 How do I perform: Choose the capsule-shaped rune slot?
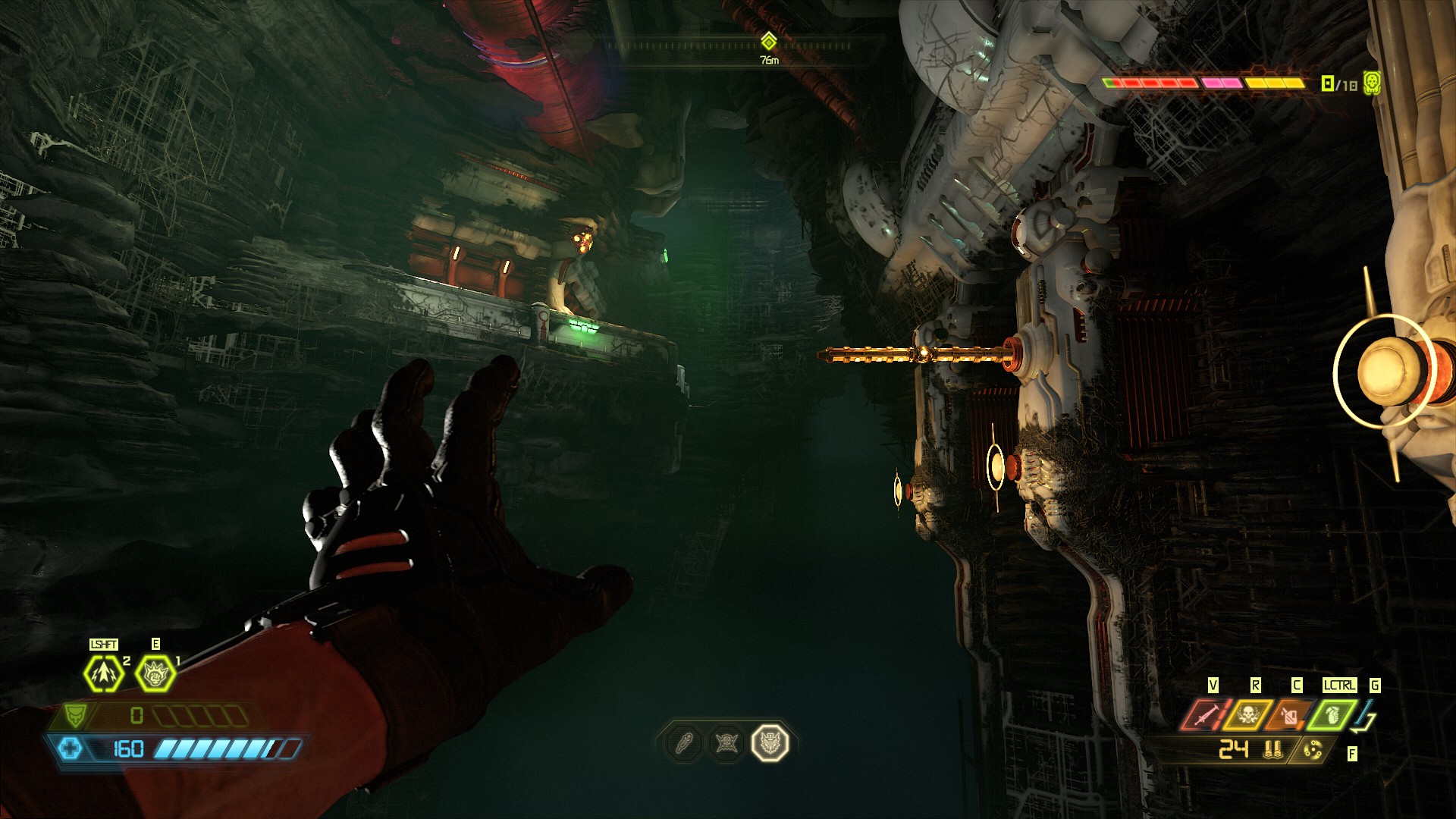pos(684,743)
